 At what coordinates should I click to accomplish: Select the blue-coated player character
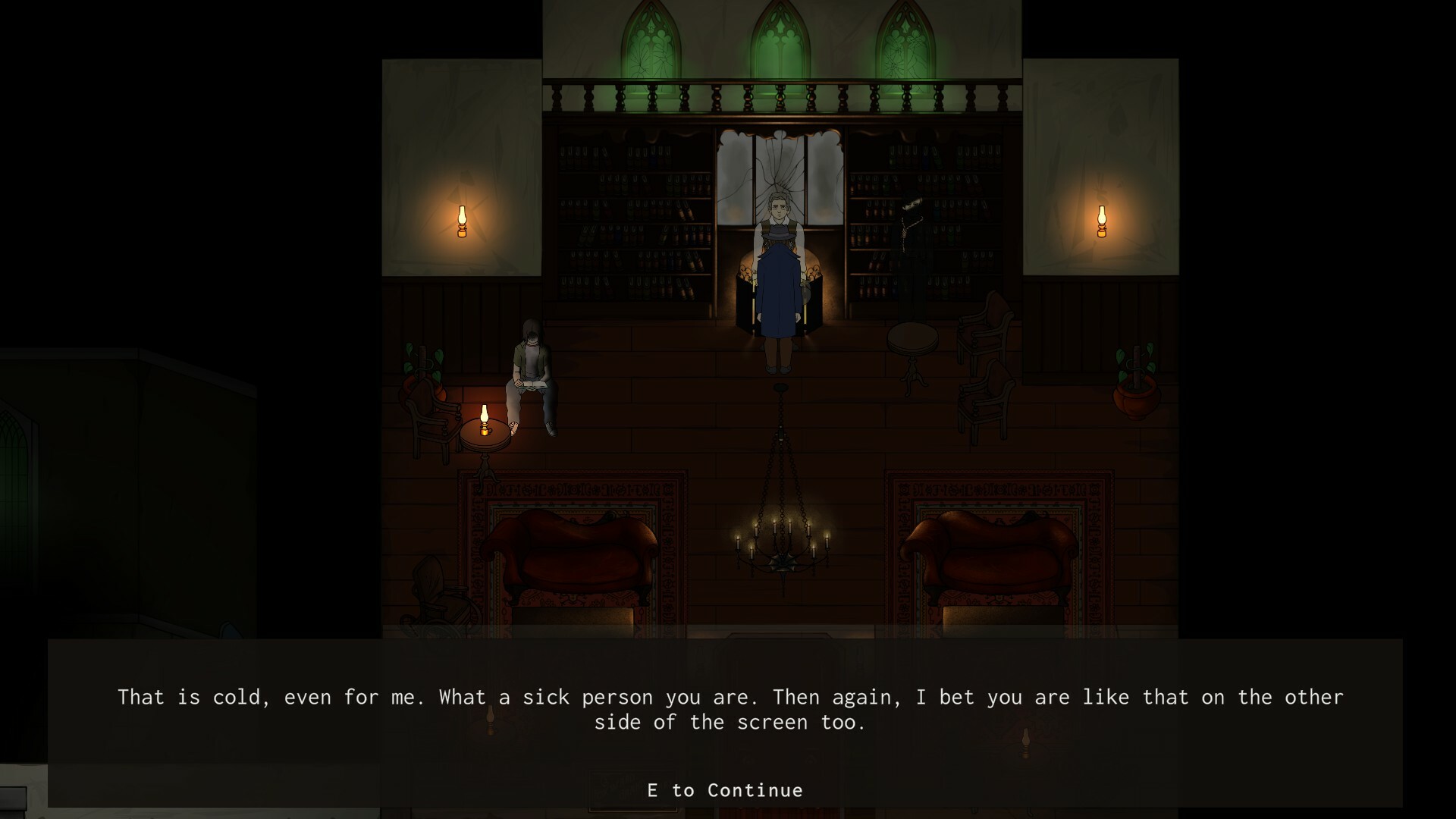781,303
